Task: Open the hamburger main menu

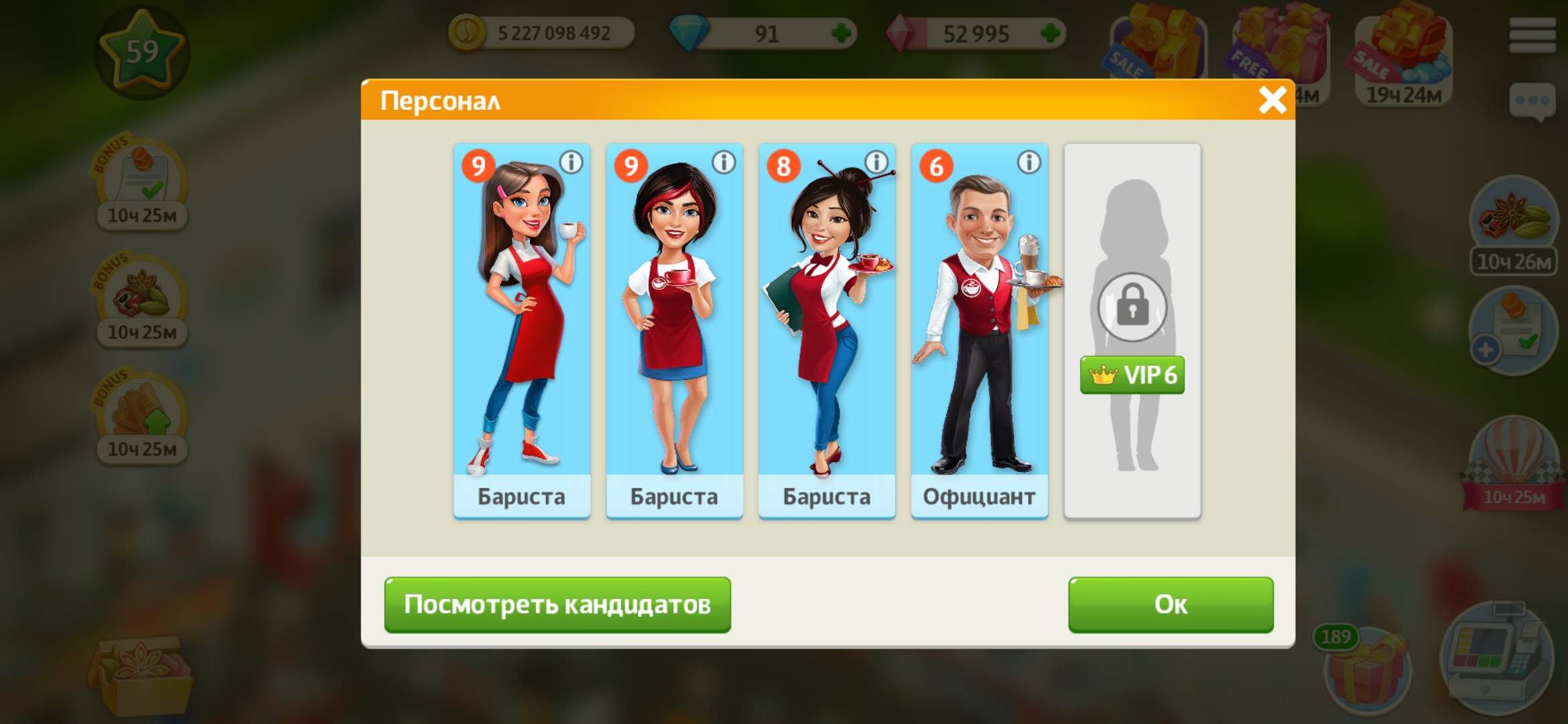Action: tap(1532, 35)
